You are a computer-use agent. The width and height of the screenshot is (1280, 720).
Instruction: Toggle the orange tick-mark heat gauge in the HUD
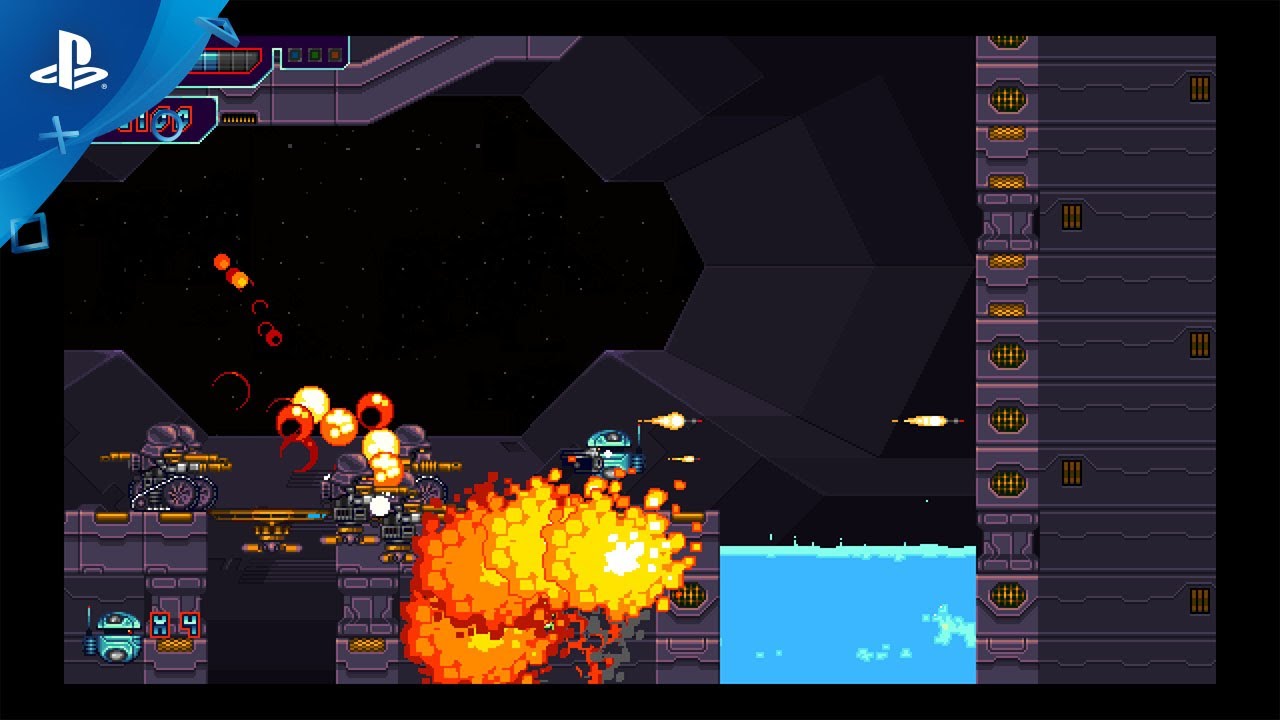[x=240, y=120]
